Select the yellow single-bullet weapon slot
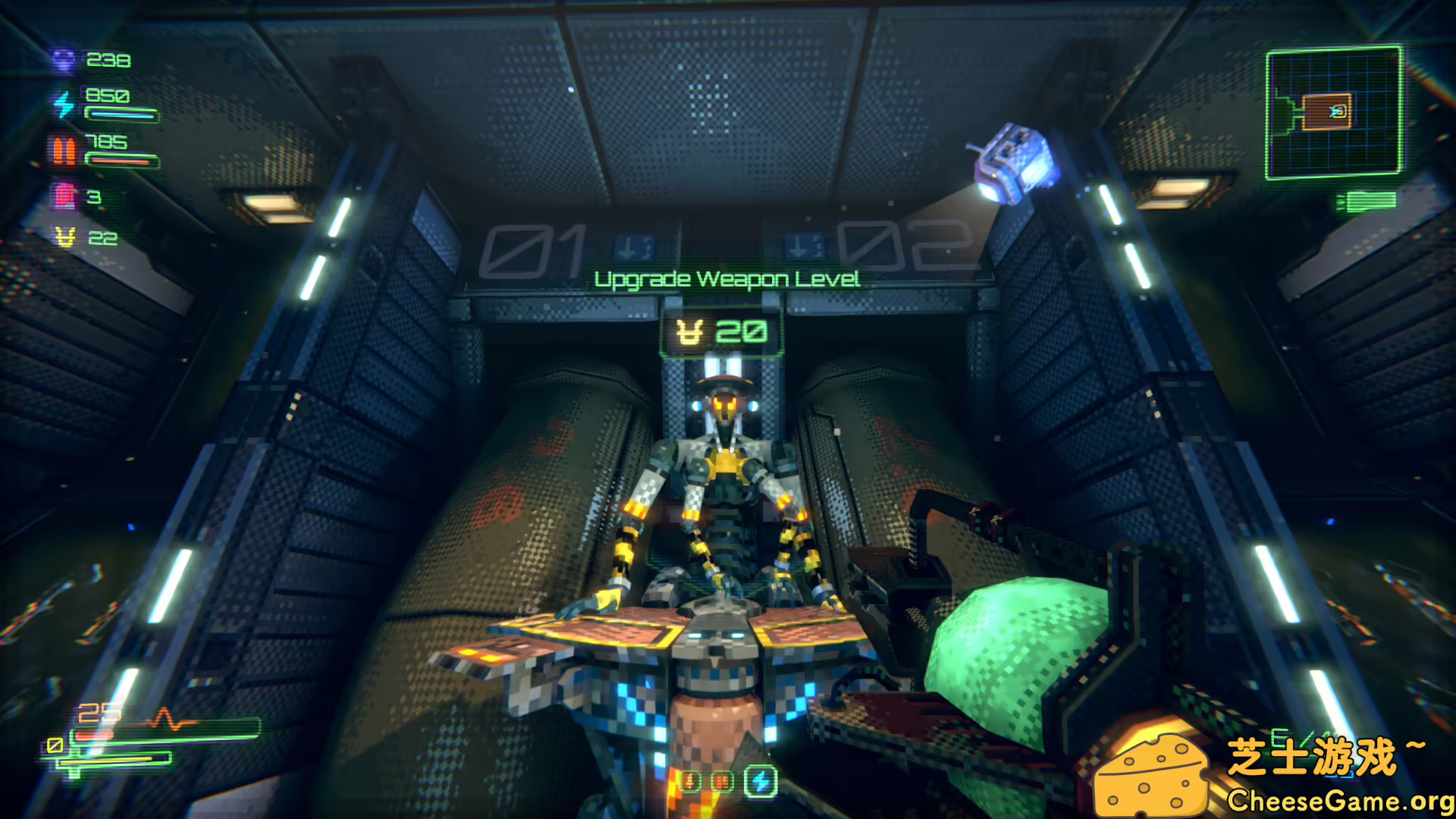Screen dimensions: 1456x819 tap(690, 781)
